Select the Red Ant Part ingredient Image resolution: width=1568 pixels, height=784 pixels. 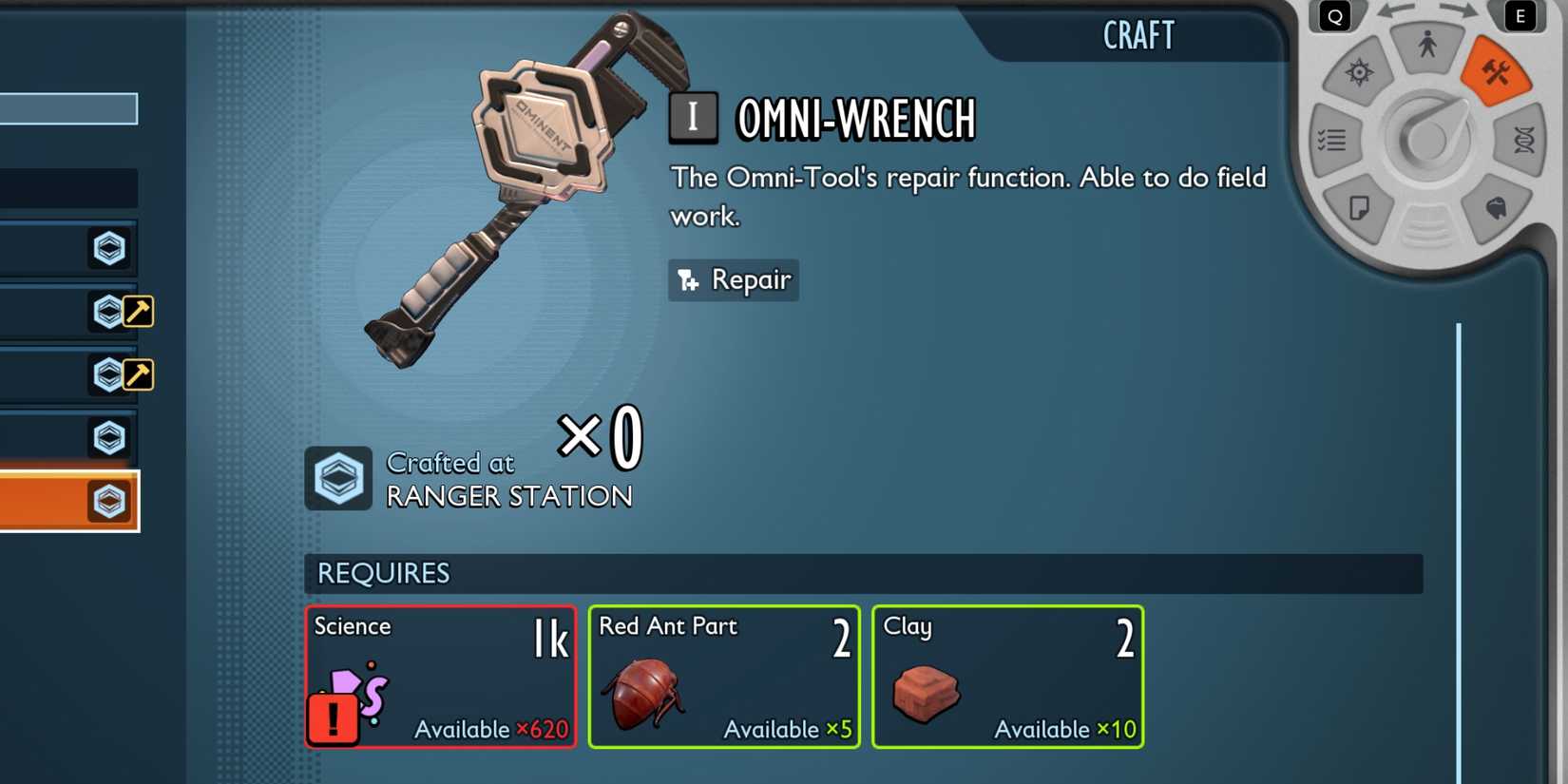tap(724, 677)
